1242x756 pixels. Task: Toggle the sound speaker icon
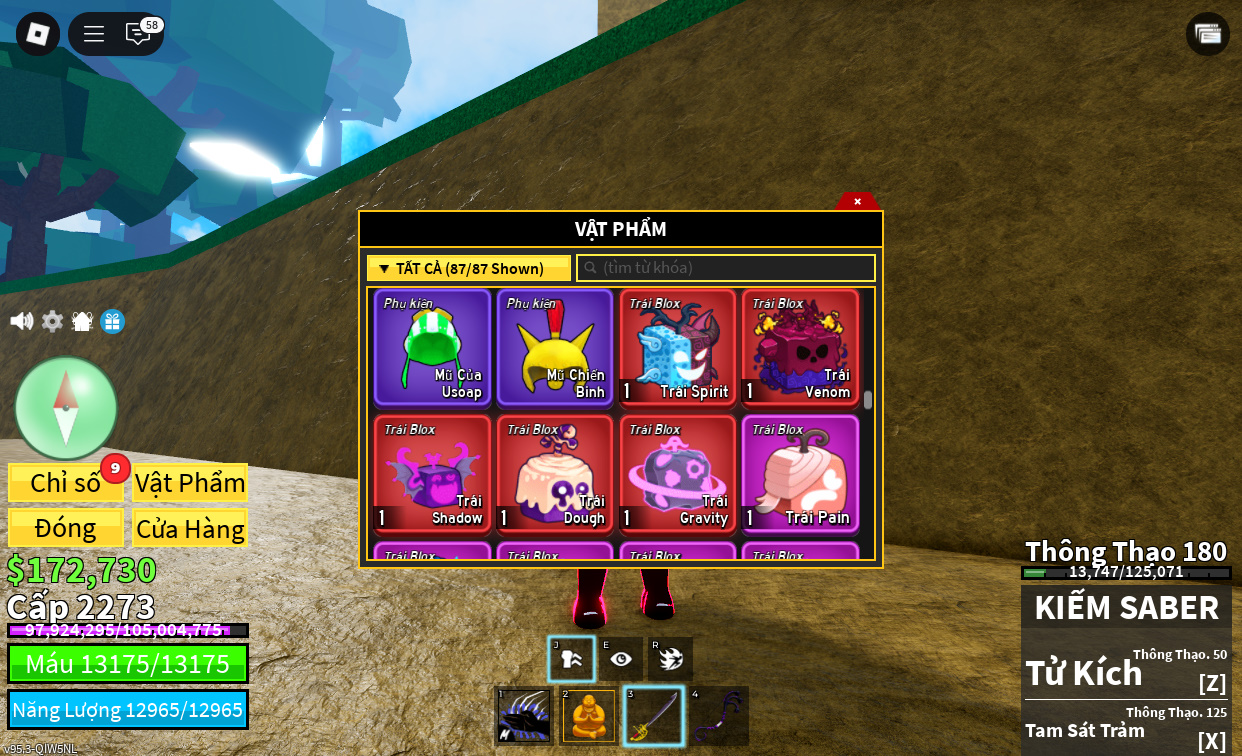(x=21, y=321)
